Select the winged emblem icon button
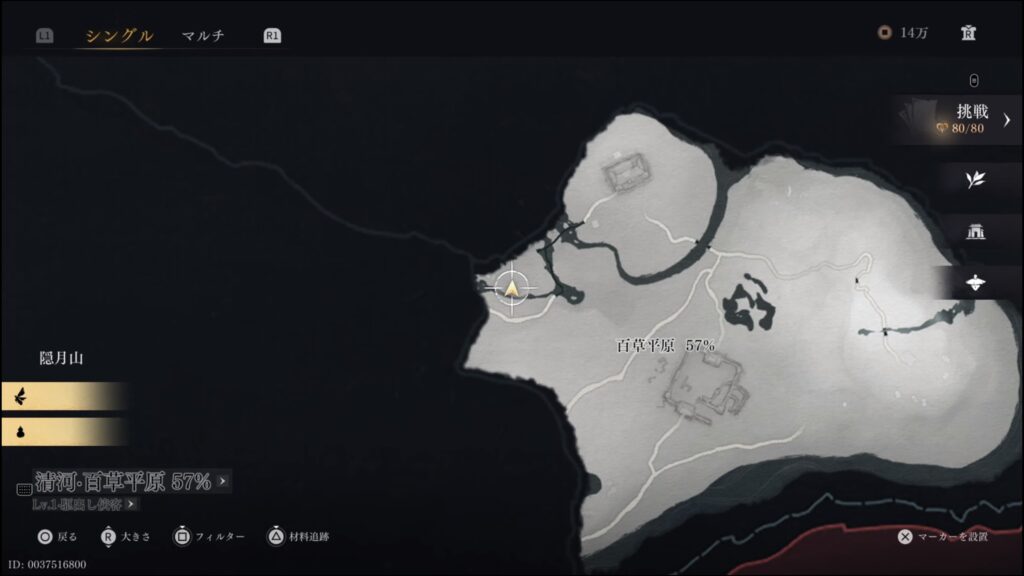Screen dimensions: 1024x576 coord(975,284)
